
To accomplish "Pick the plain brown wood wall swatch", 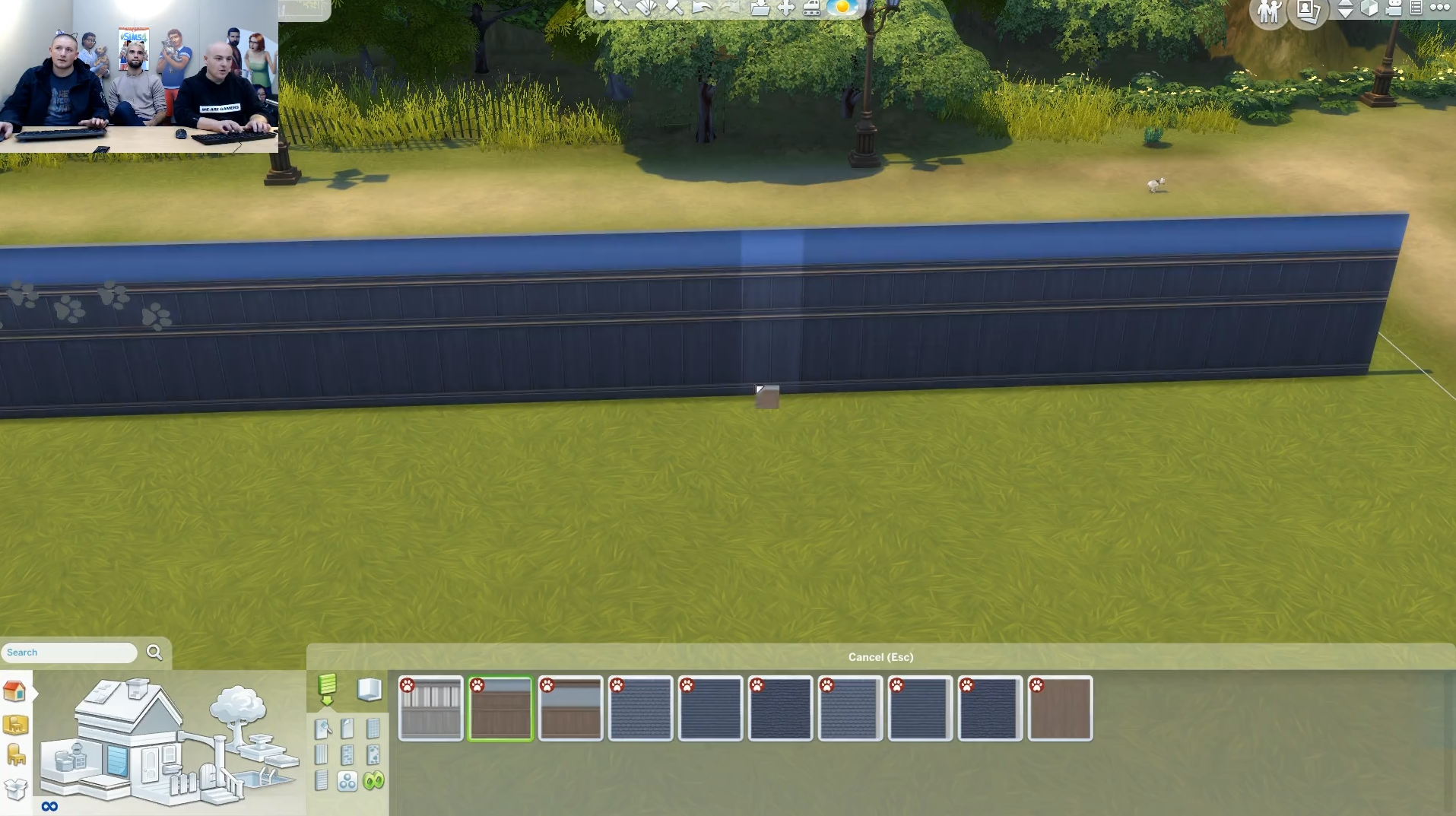I will tap(1060, 708).
